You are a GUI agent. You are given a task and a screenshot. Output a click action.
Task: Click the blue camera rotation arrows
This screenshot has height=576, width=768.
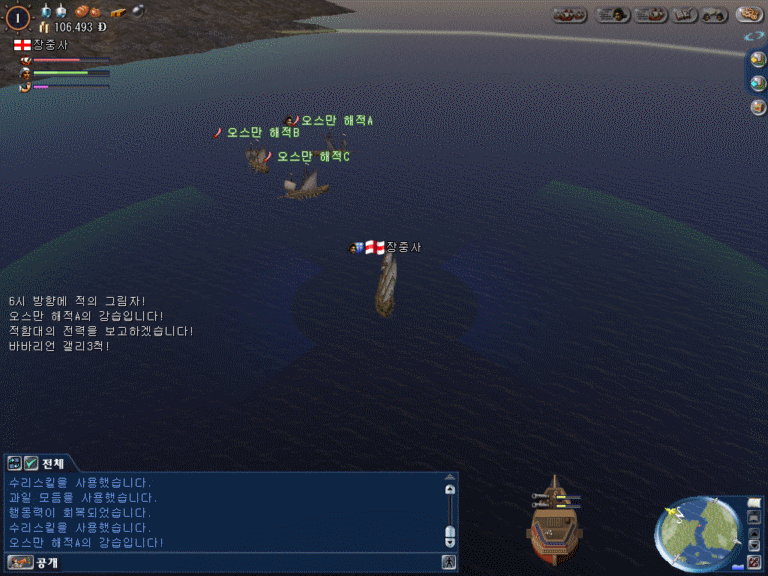click(756, 36)
